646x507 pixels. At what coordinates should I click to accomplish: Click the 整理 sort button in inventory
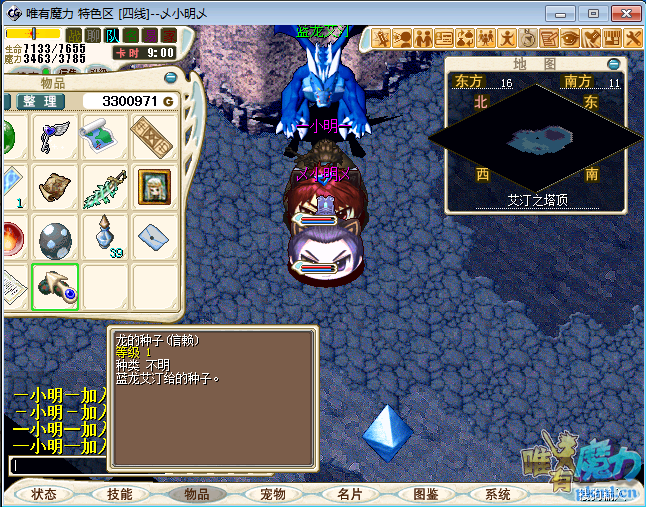pos(41,101)
